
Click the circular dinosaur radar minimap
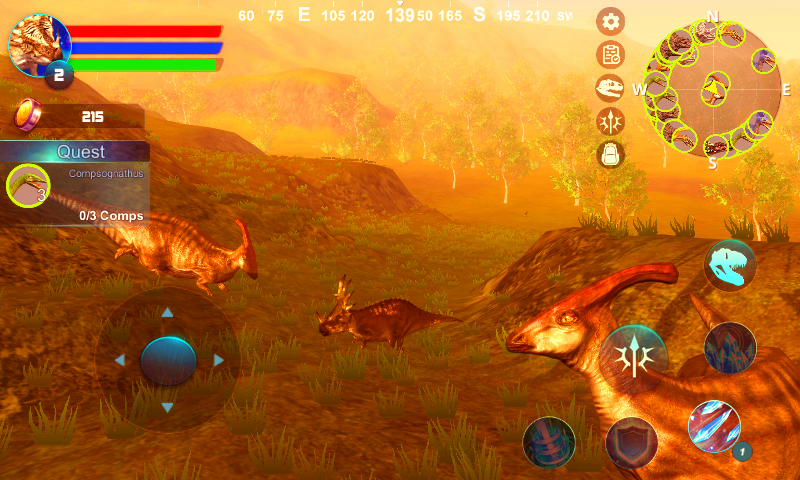[x=713, y=88]
